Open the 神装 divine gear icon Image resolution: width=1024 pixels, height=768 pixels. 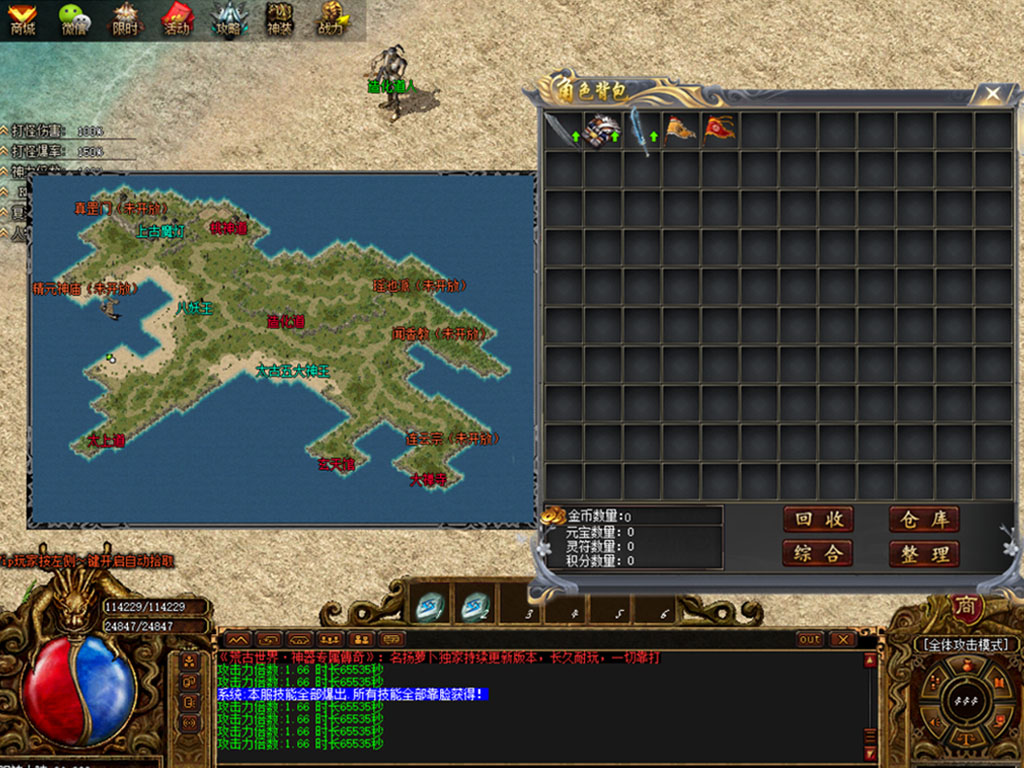pos(279,19)
